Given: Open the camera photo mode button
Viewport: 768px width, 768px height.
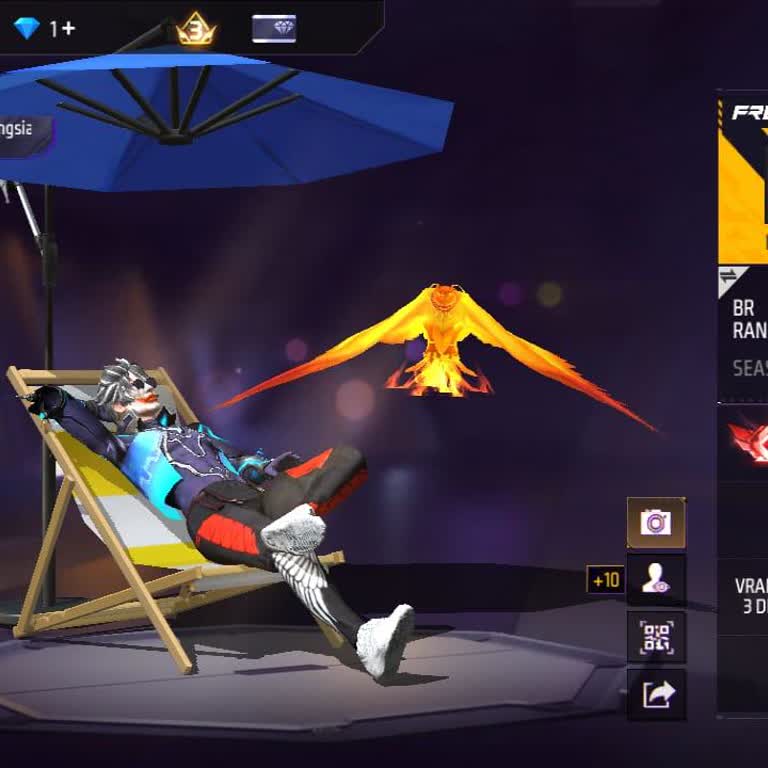Looking at the screenshot, I should (x=656, y=522).
